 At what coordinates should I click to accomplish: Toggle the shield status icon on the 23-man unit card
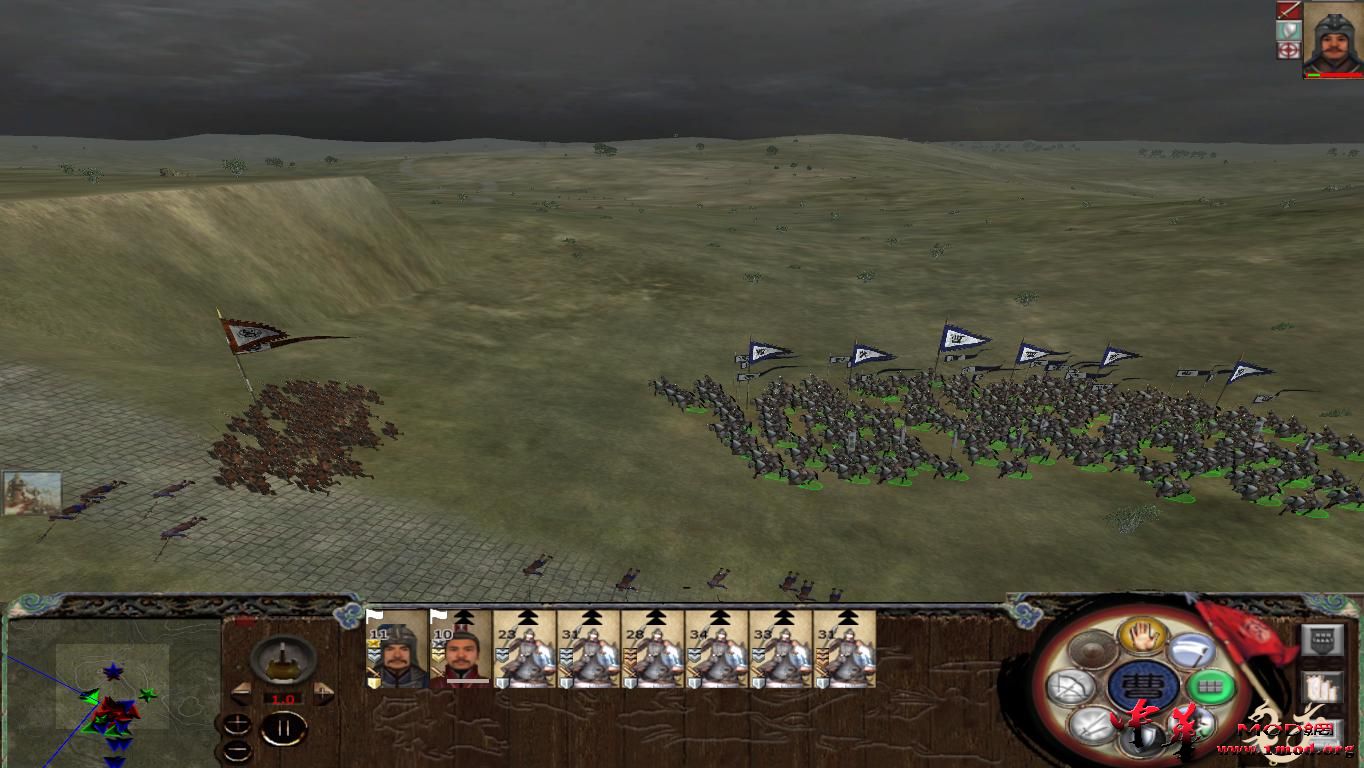pyautogui.click(x=502, y=682)
